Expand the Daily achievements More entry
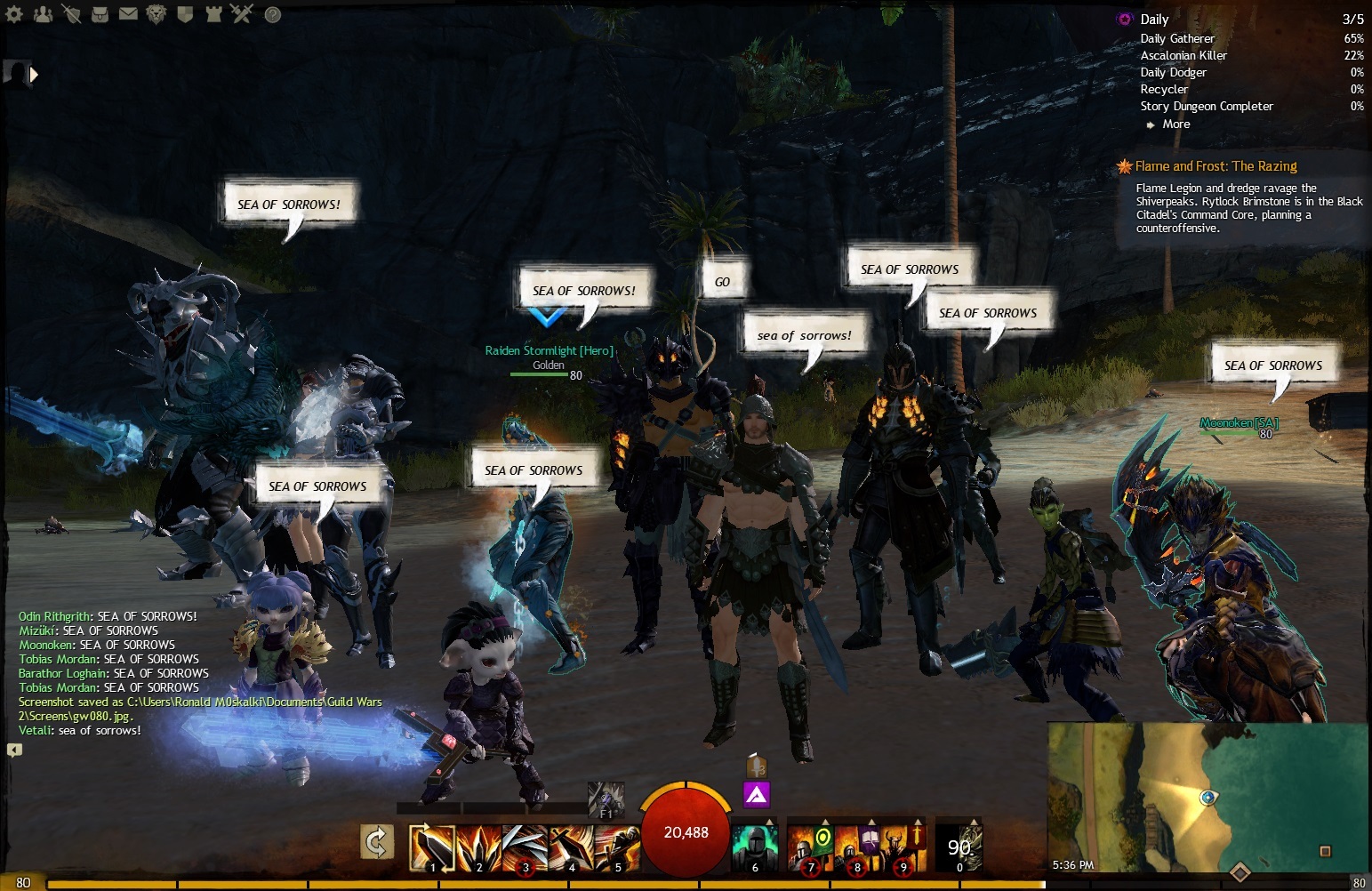The height and width of the screenshot is (891, 1372). click(x=1175, y=124)
